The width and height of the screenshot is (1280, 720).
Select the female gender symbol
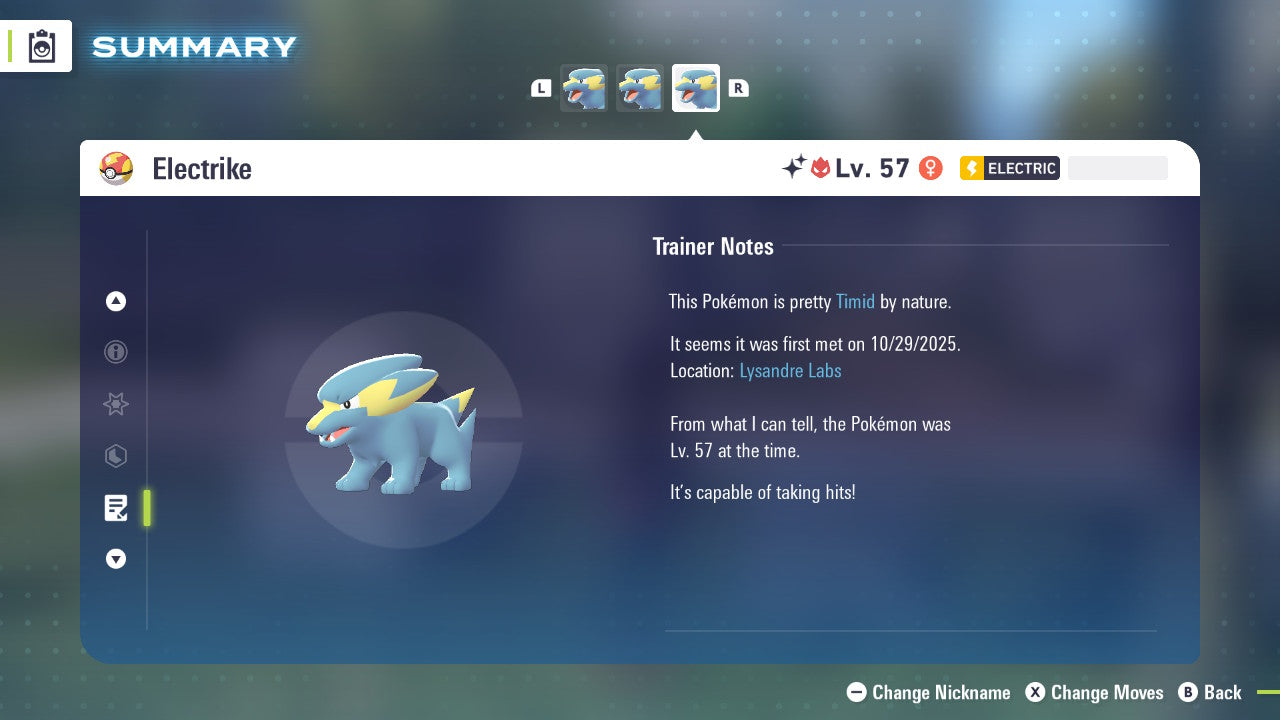tap(930, 168)
